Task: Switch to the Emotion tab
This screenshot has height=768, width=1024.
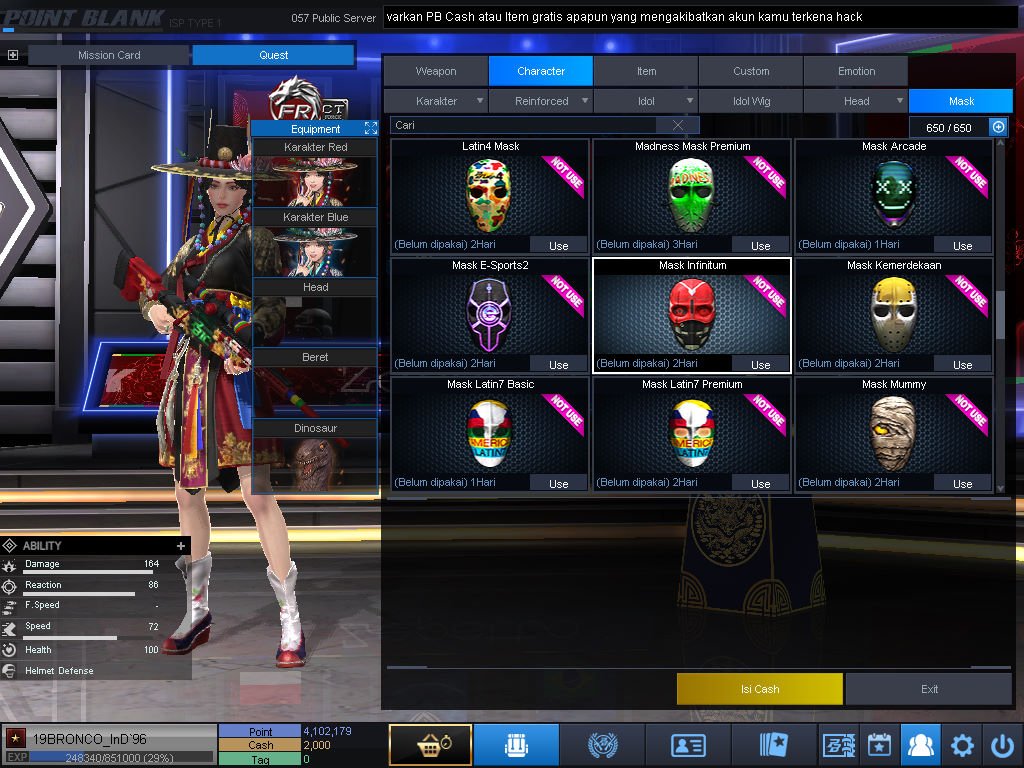Action: tap(856, 71)
